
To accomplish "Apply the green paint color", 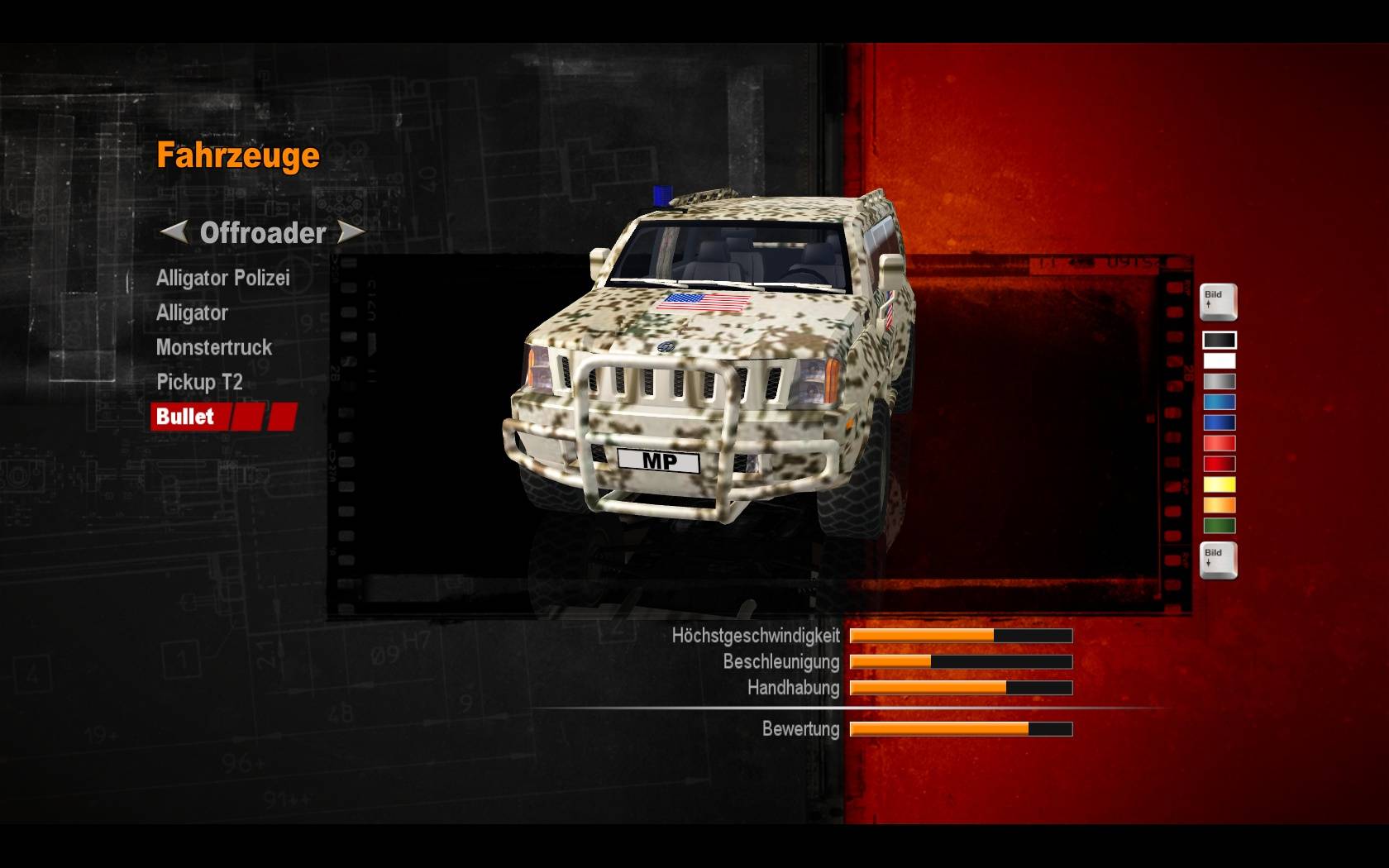I will click(x=1219, y=526).
